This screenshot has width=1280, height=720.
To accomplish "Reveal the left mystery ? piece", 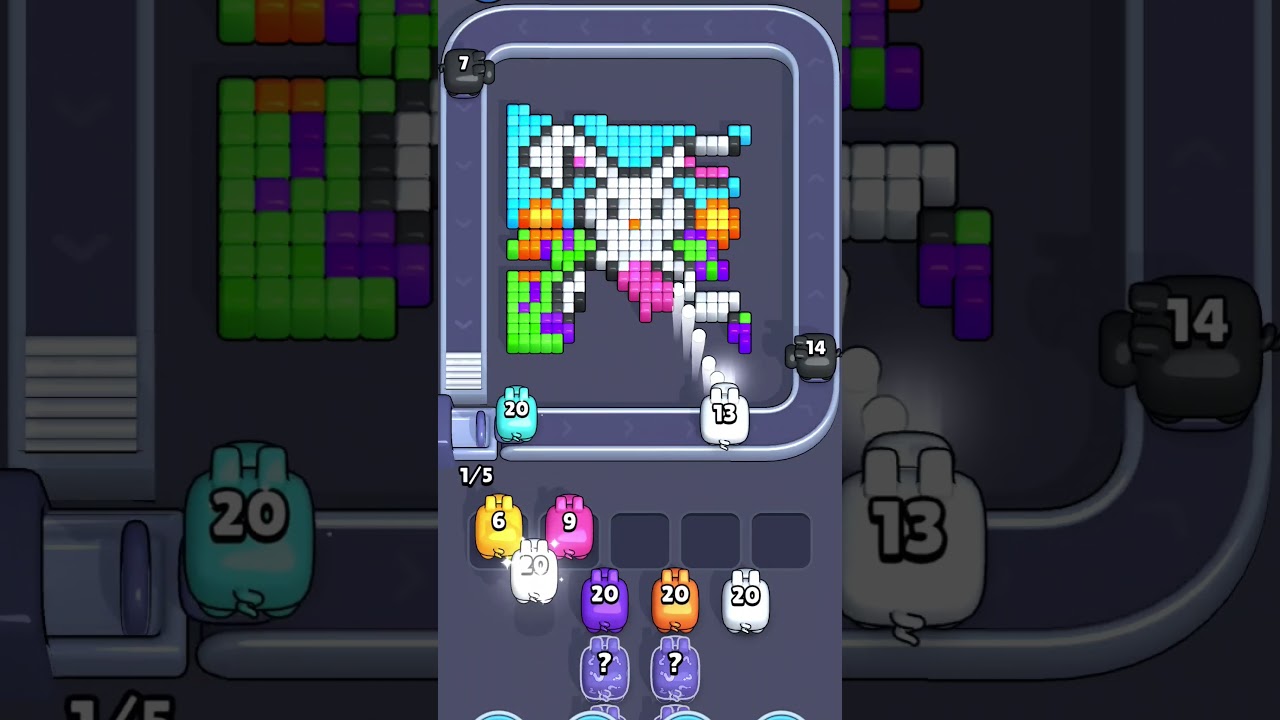I will [604, 665].
